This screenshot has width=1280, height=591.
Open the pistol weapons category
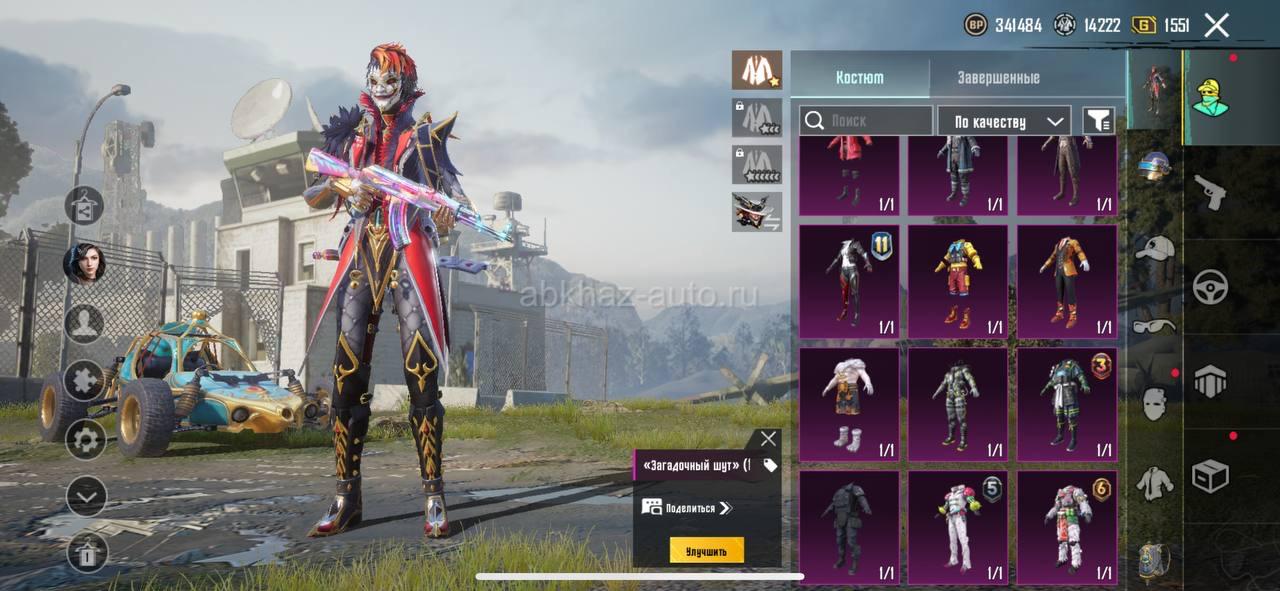pos(1210,192)
